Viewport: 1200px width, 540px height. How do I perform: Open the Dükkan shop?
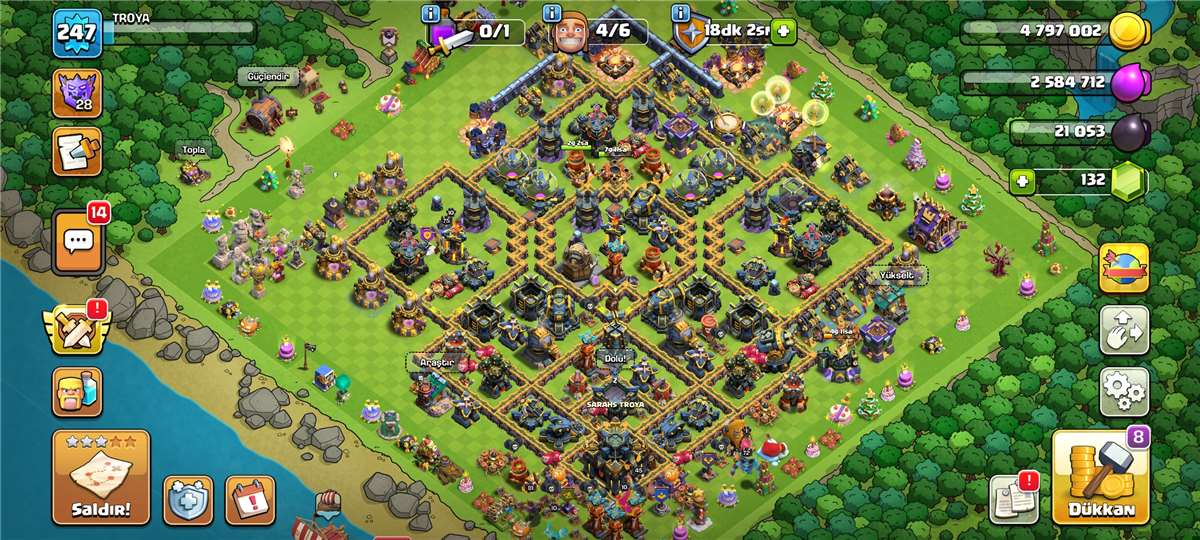[1100, 480]
